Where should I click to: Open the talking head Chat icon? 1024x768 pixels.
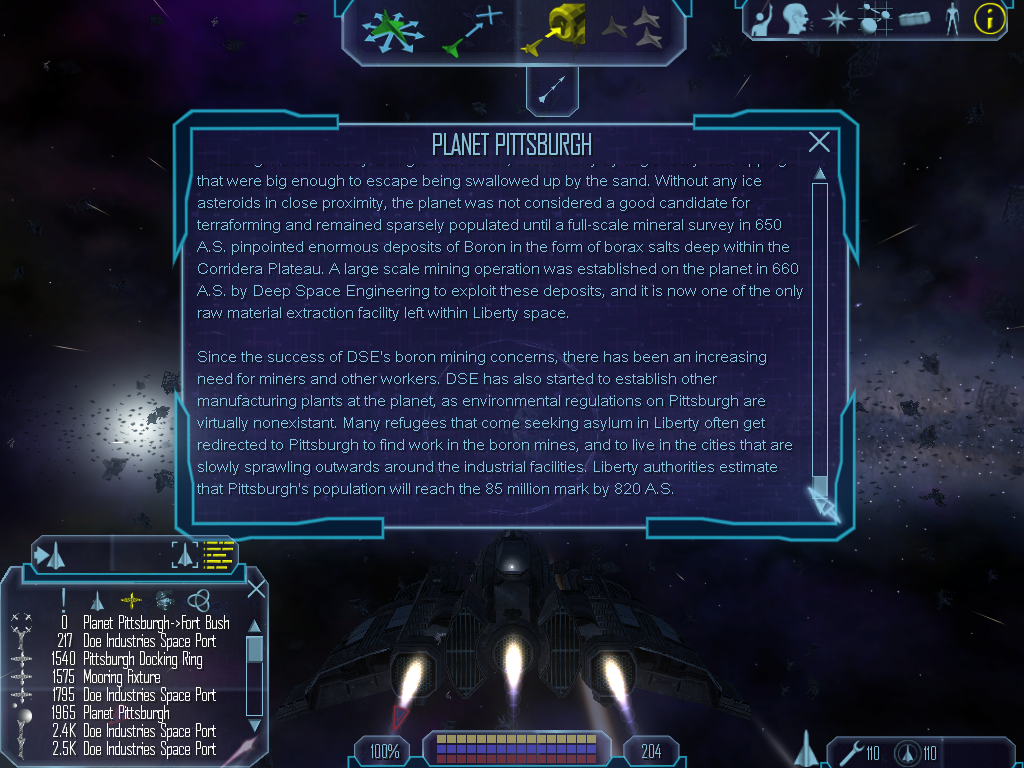tap(796, 18)
